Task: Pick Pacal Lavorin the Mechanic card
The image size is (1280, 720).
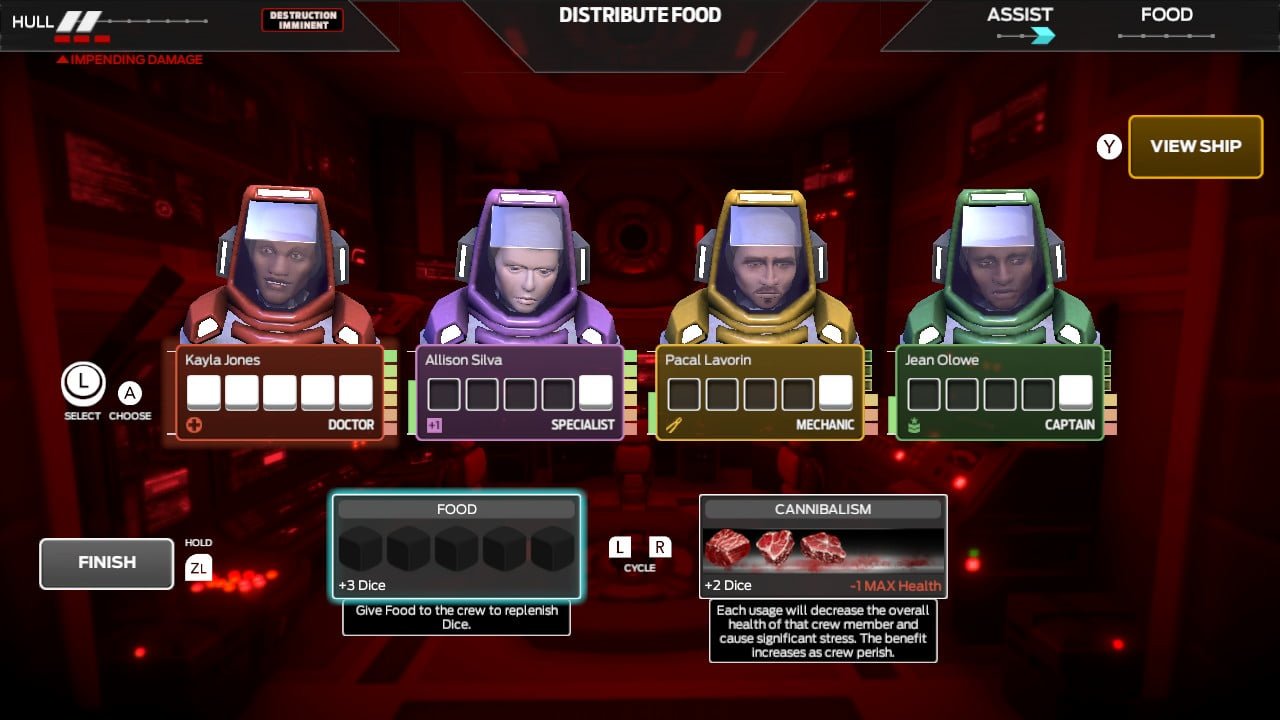Action: (760, 392)
